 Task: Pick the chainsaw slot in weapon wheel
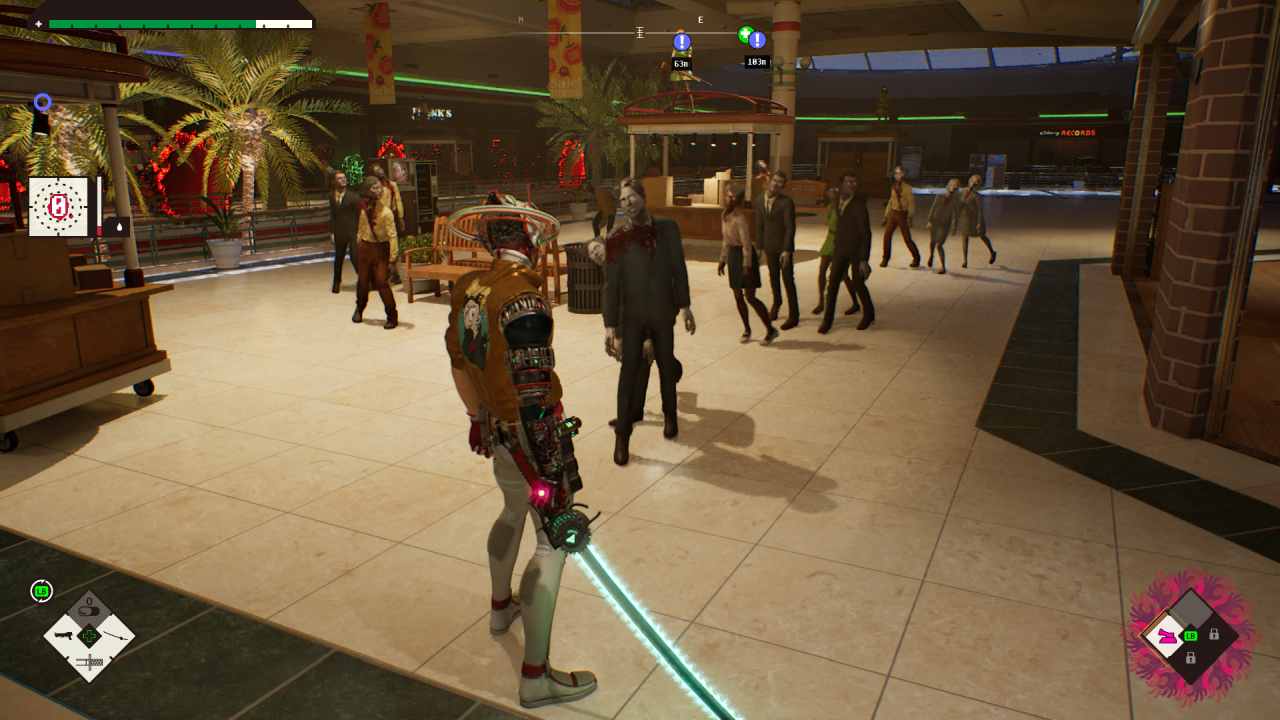89,660
